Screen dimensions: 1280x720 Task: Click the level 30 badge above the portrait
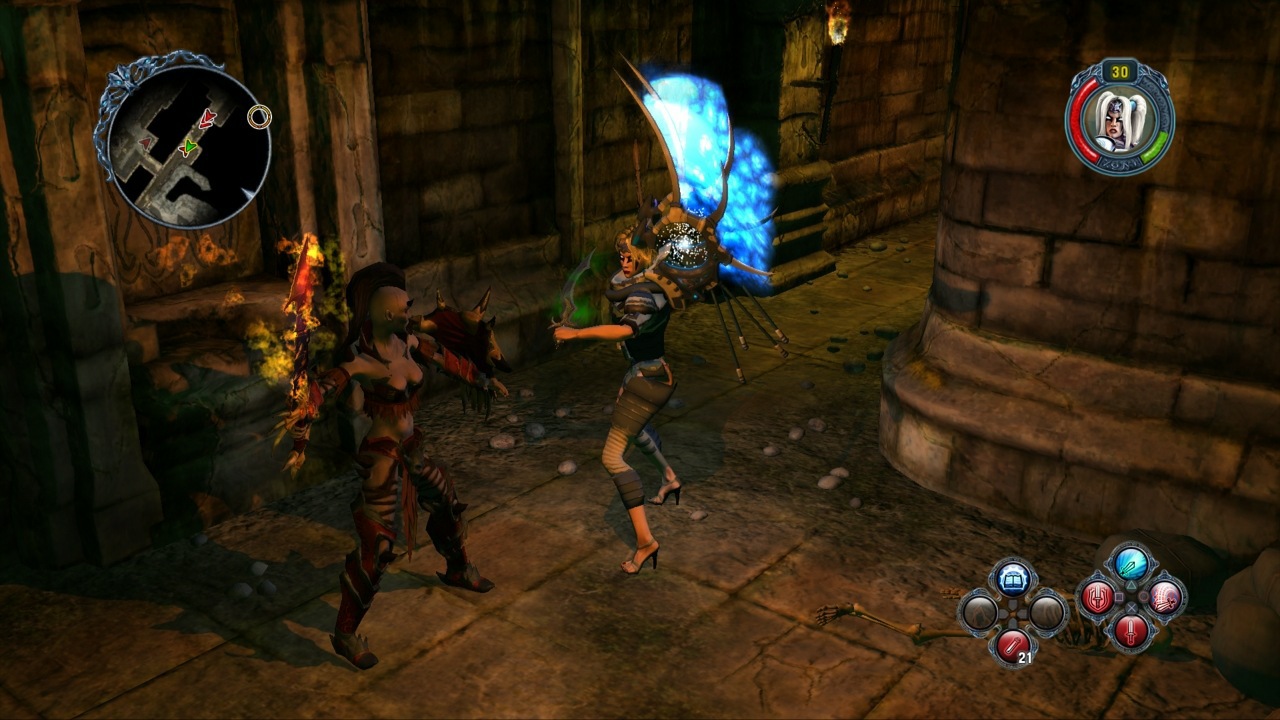[x=1121, y=72]
